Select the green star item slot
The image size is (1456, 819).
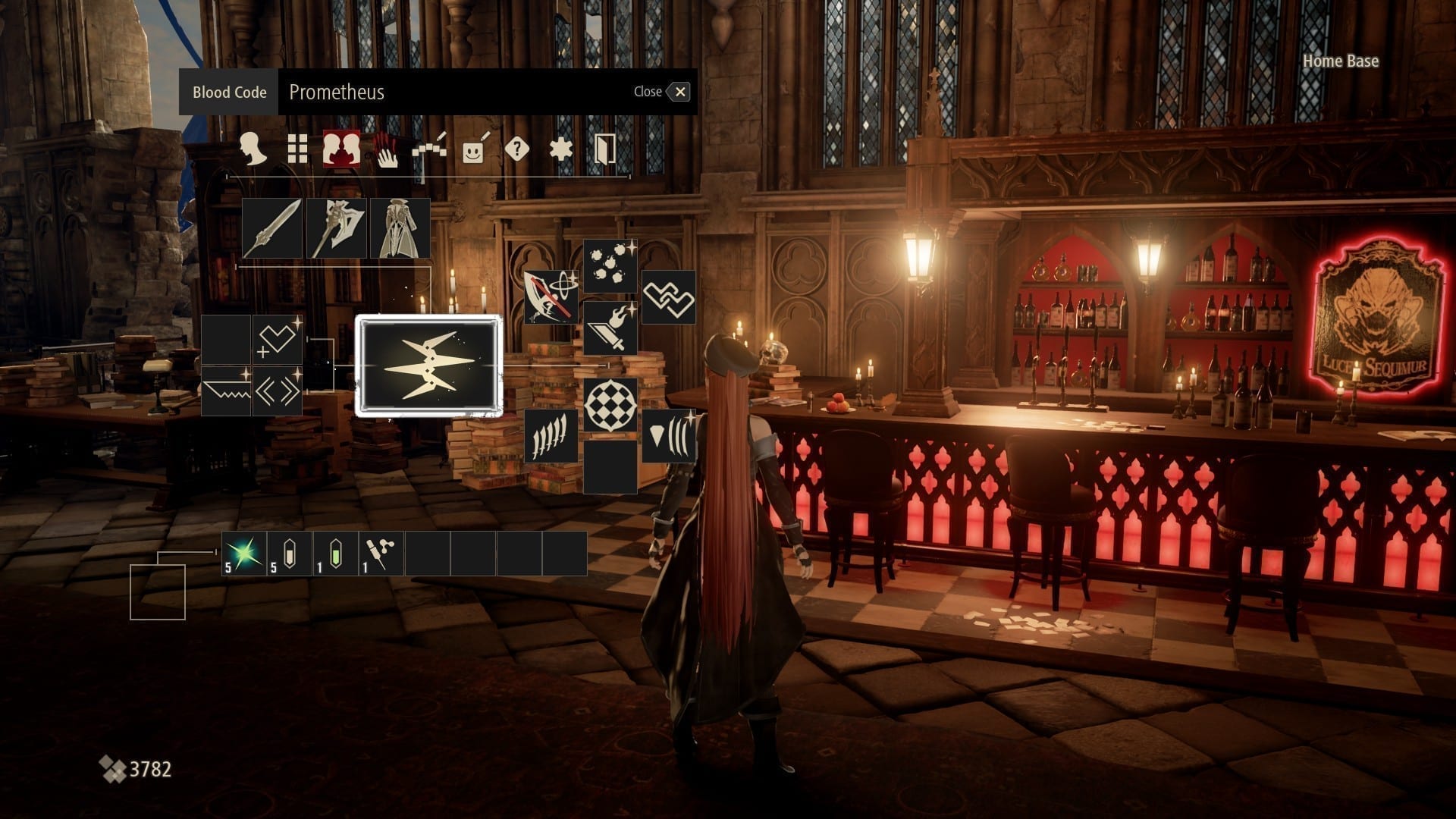coord(244,554)
